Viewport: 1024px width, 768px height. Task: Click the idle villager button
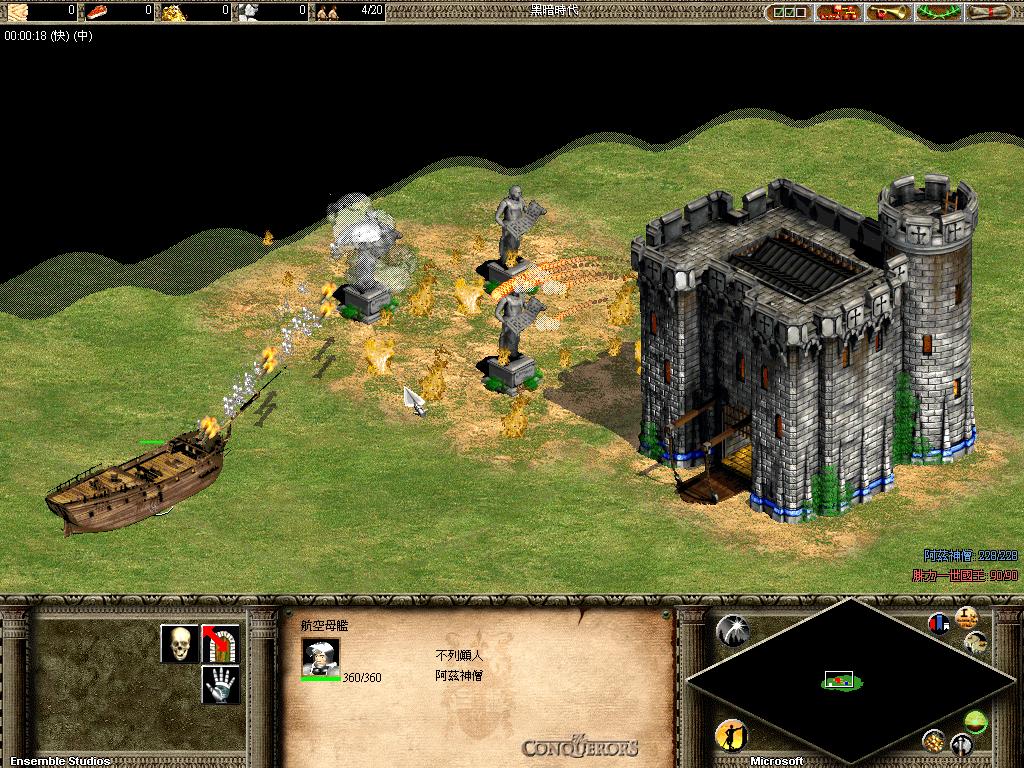point(731,736)
